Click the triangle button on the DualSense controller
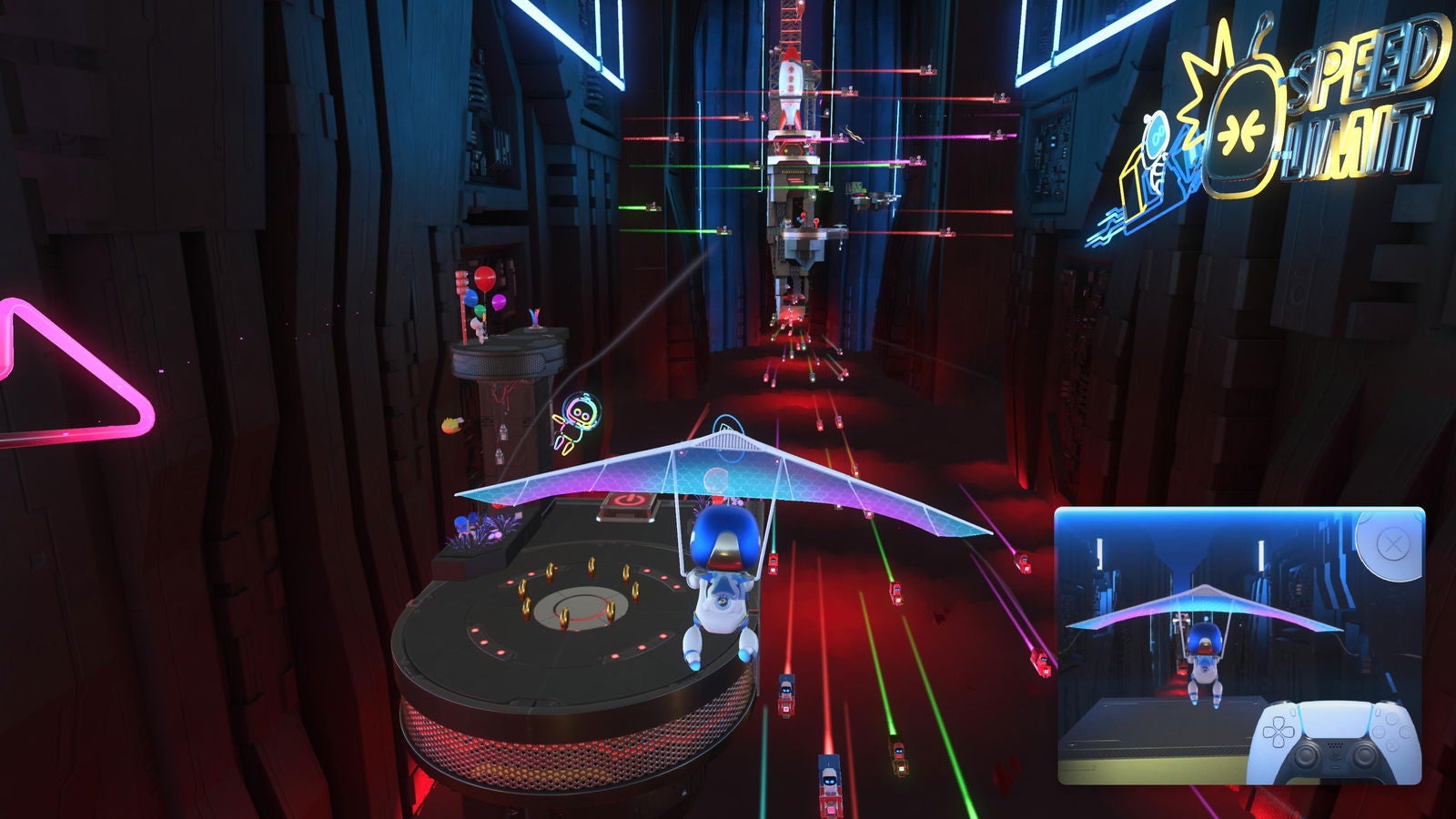Screen dimensions: 1456x819 [1391, 718]
